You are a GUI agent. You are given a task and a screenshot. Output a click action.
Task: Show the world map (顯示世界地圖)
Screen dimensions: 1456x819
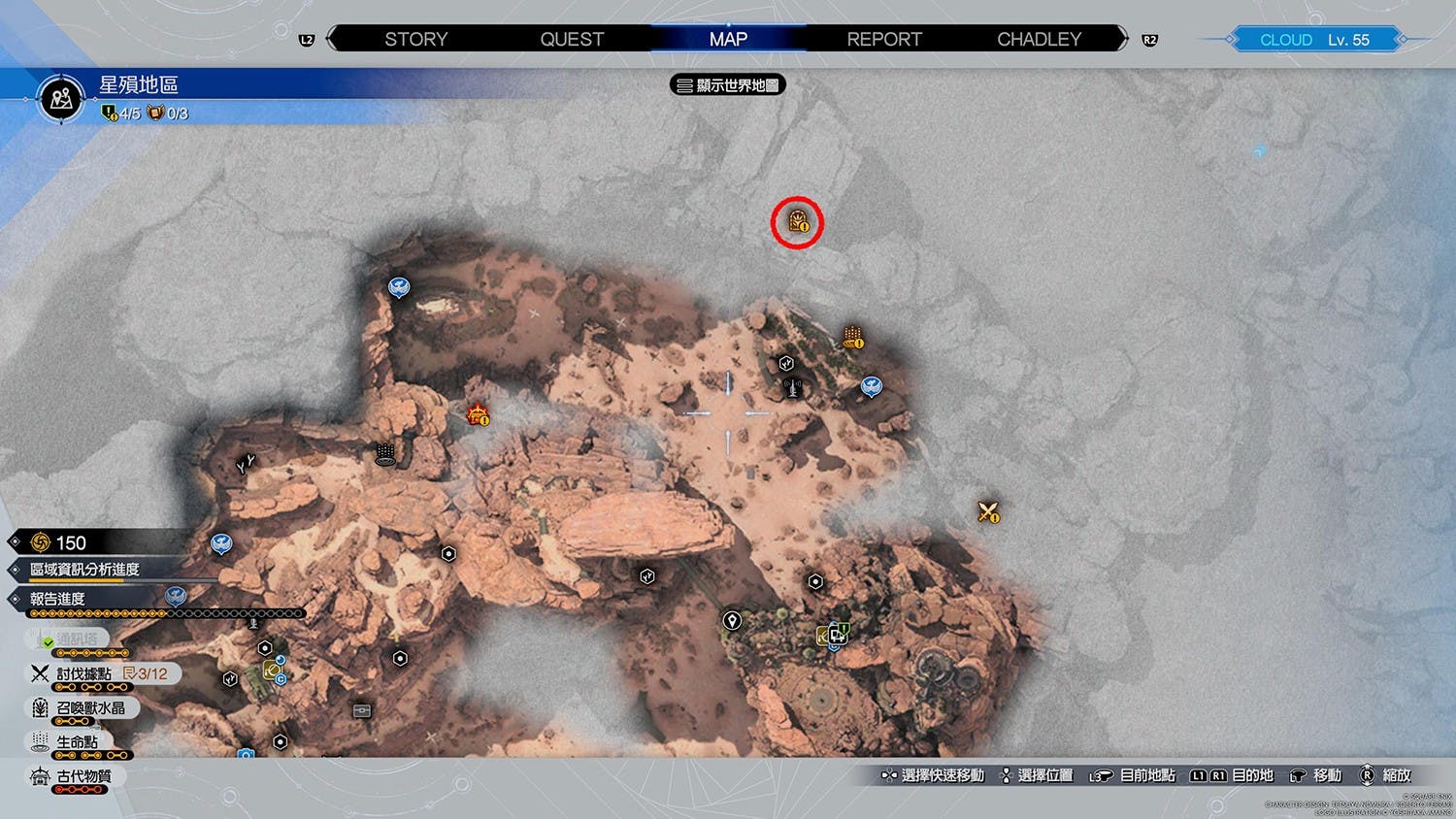tap(728, 85)
